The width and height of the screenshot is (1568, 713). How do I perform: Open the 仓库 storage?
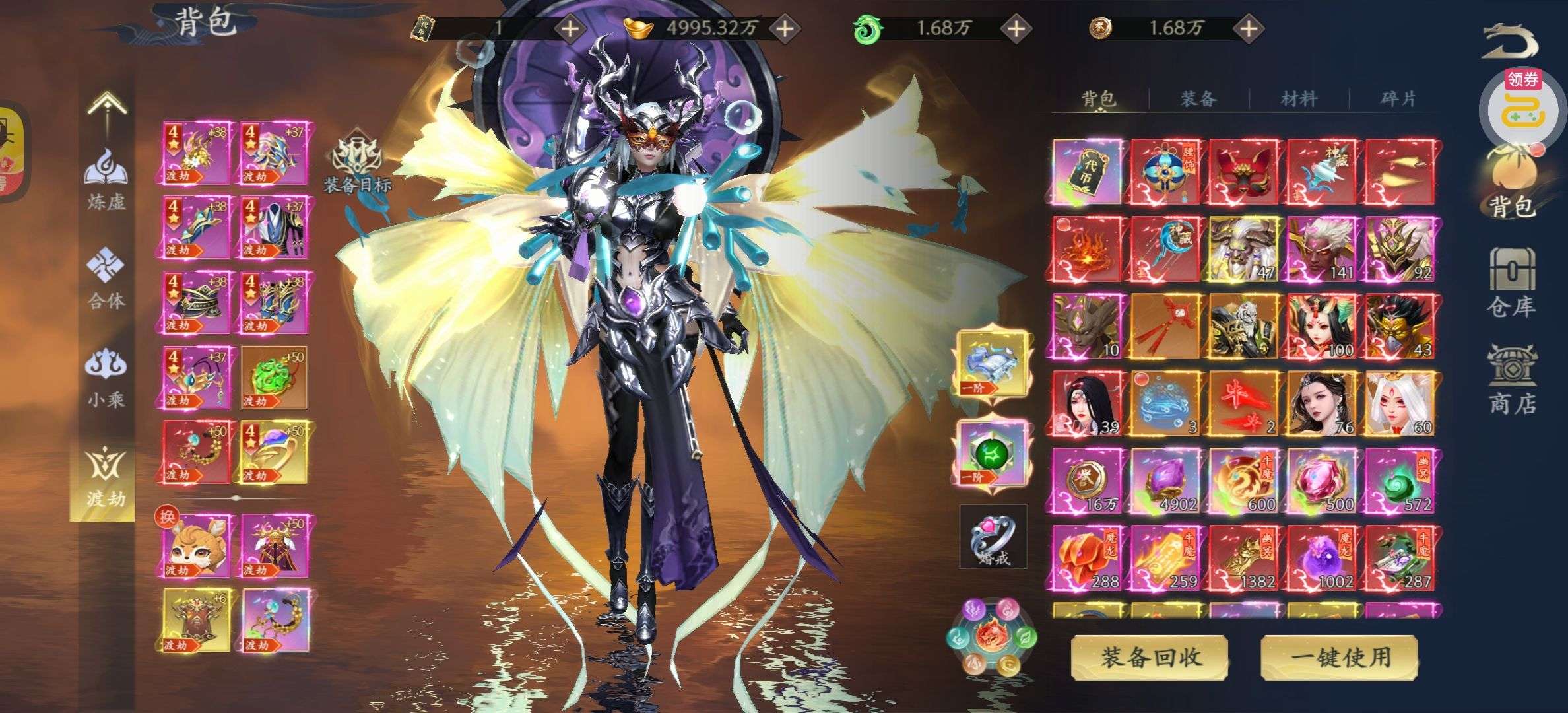(1511, 283)
